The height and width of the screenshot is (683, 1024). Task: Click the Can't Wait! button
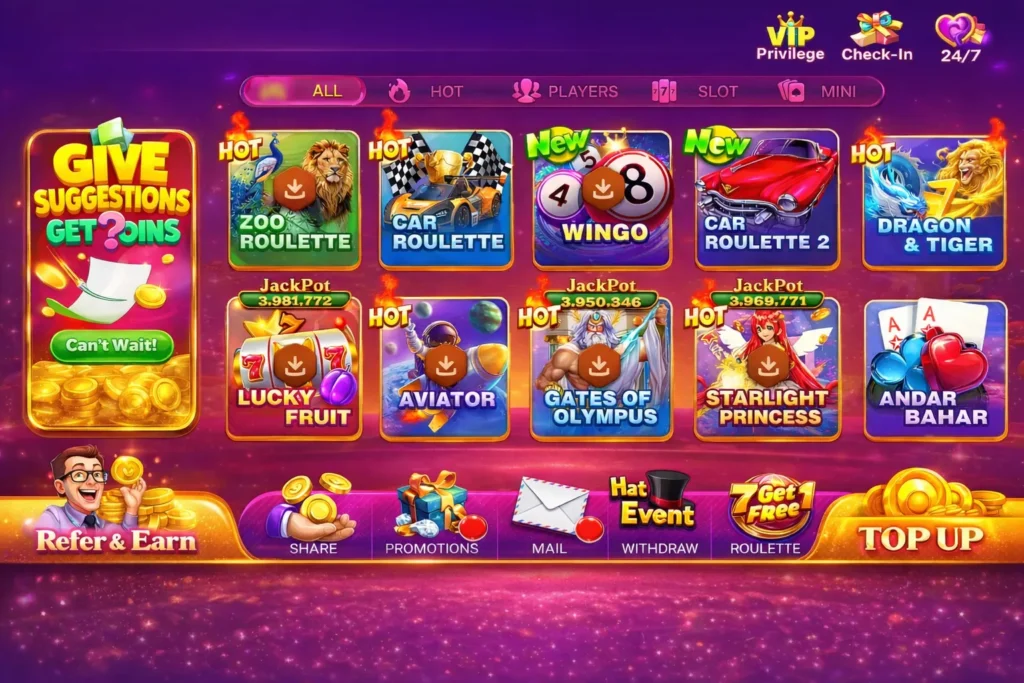tap(112, 346)
